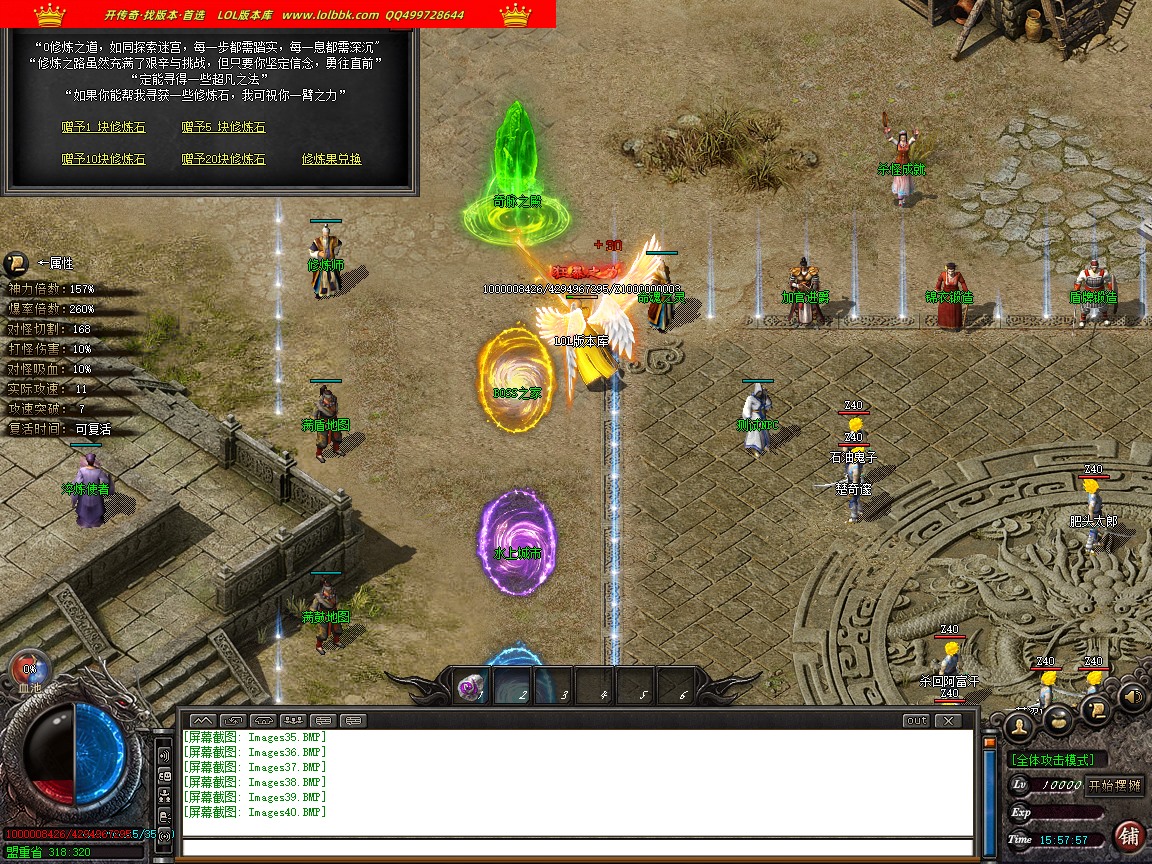Switch the 全体攻击模式 attack mode
The height and width of the screenshot is (864, 1152).
pyautogui.click(x=1058, y=760)
